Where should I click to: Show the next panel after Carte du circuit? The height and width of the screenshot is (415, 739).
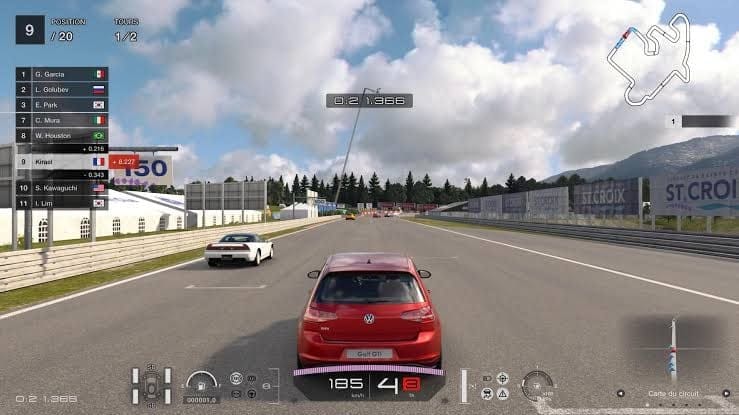pyautogui.click(x=726, y=393)
